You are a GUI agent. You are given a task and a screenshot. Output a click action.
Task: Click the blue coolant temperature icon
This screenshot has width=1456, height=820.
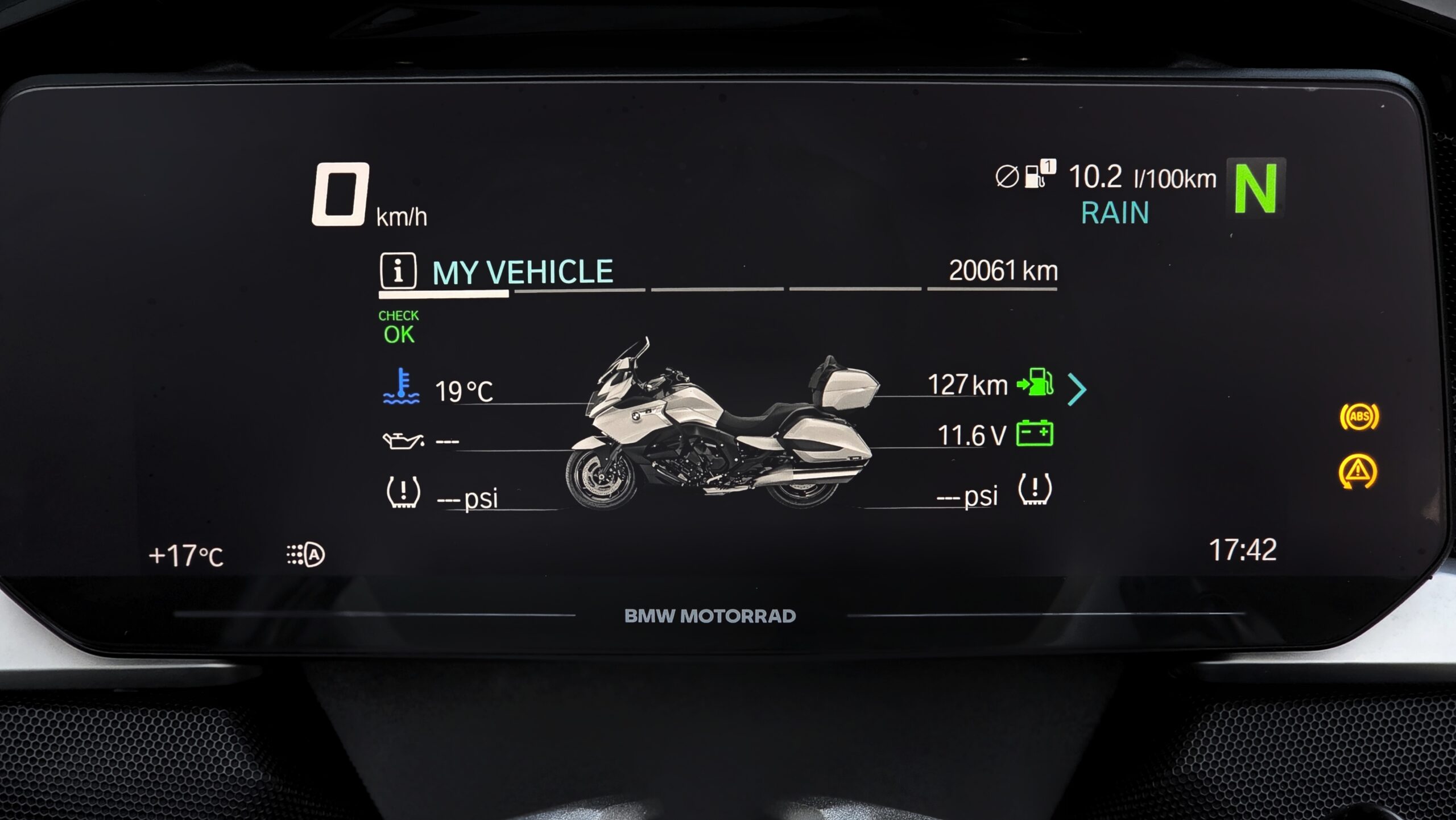click(402, 386)
